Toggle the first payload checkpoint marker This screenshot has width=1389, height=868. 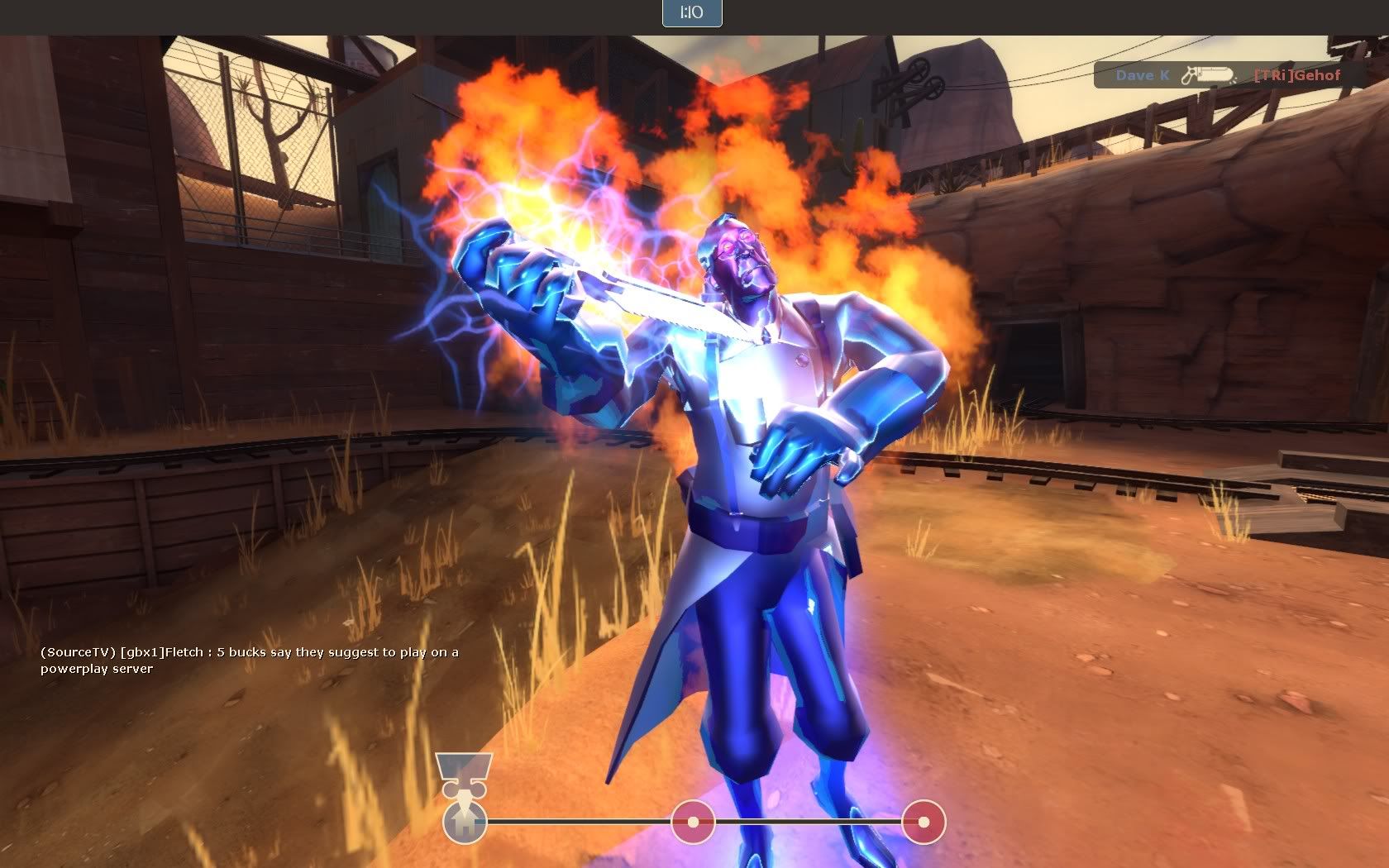[x=691, y=821]
